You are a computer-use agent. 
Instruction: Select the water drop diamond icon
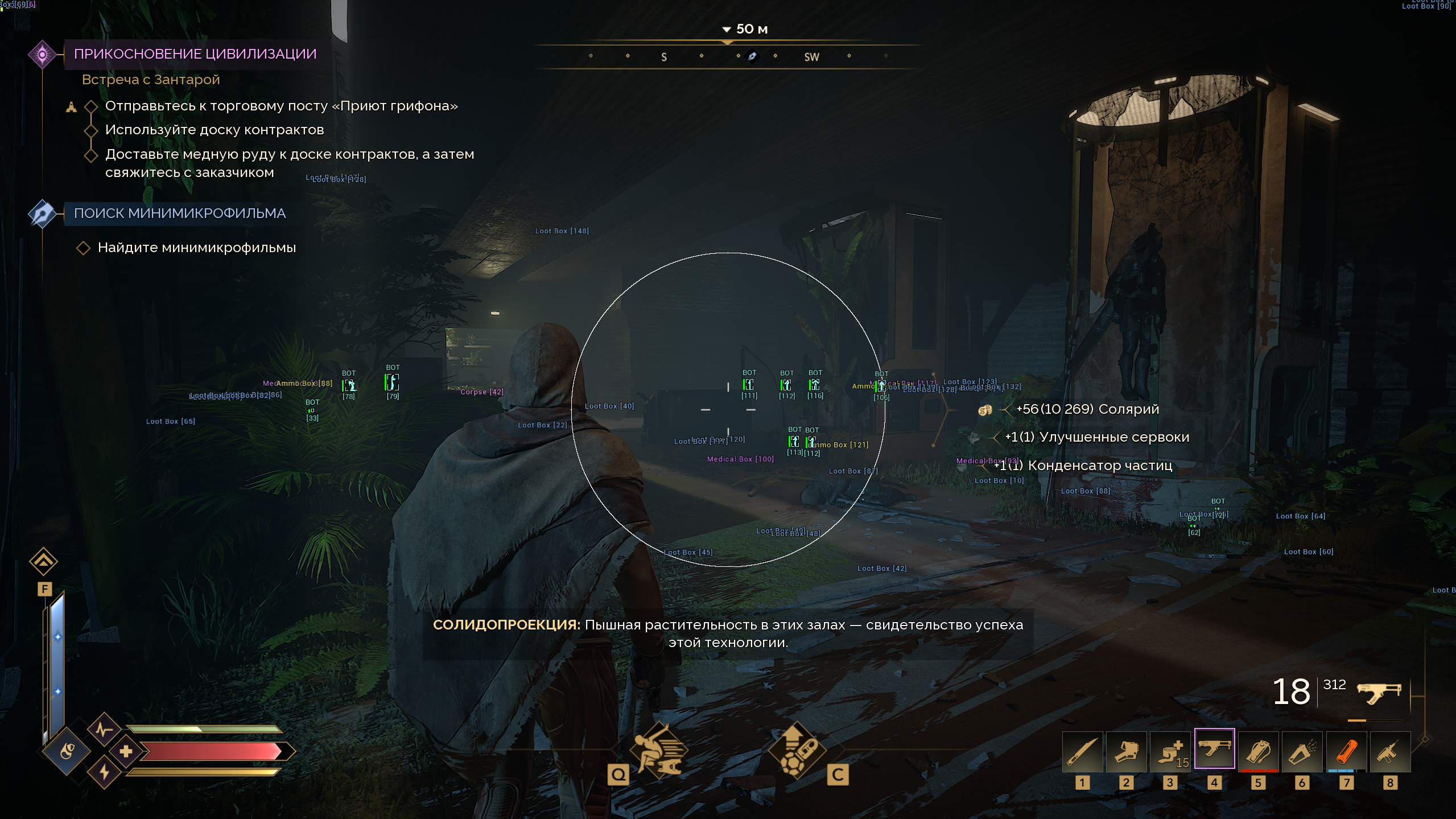point(67,751)
